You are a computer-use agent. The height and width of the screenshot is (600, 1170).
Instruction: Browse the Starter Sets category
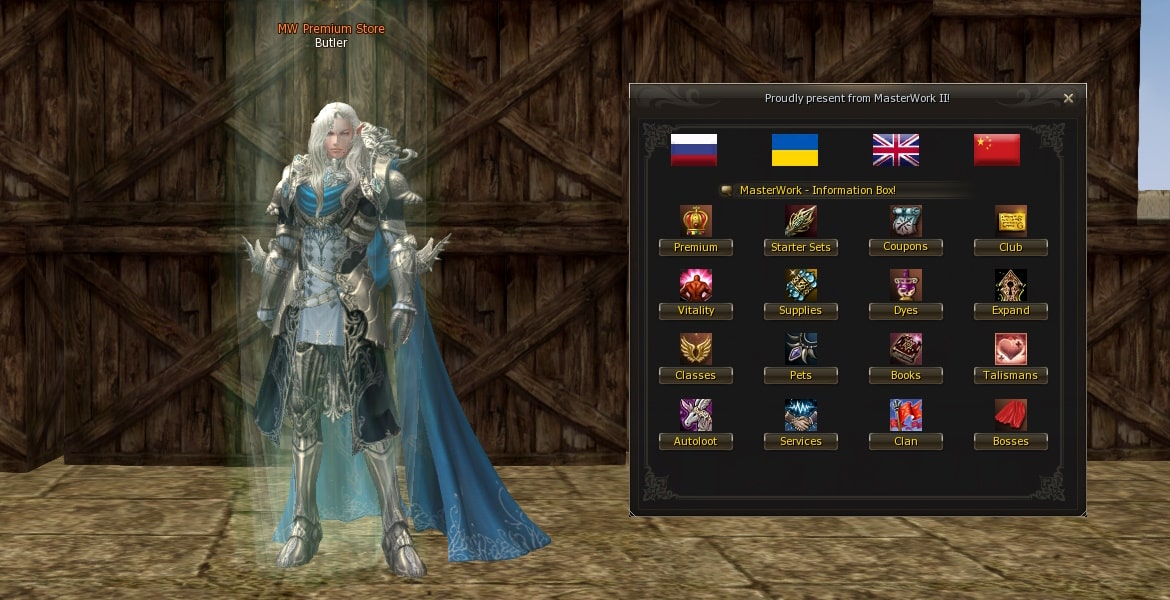click(x=801, y=247)
